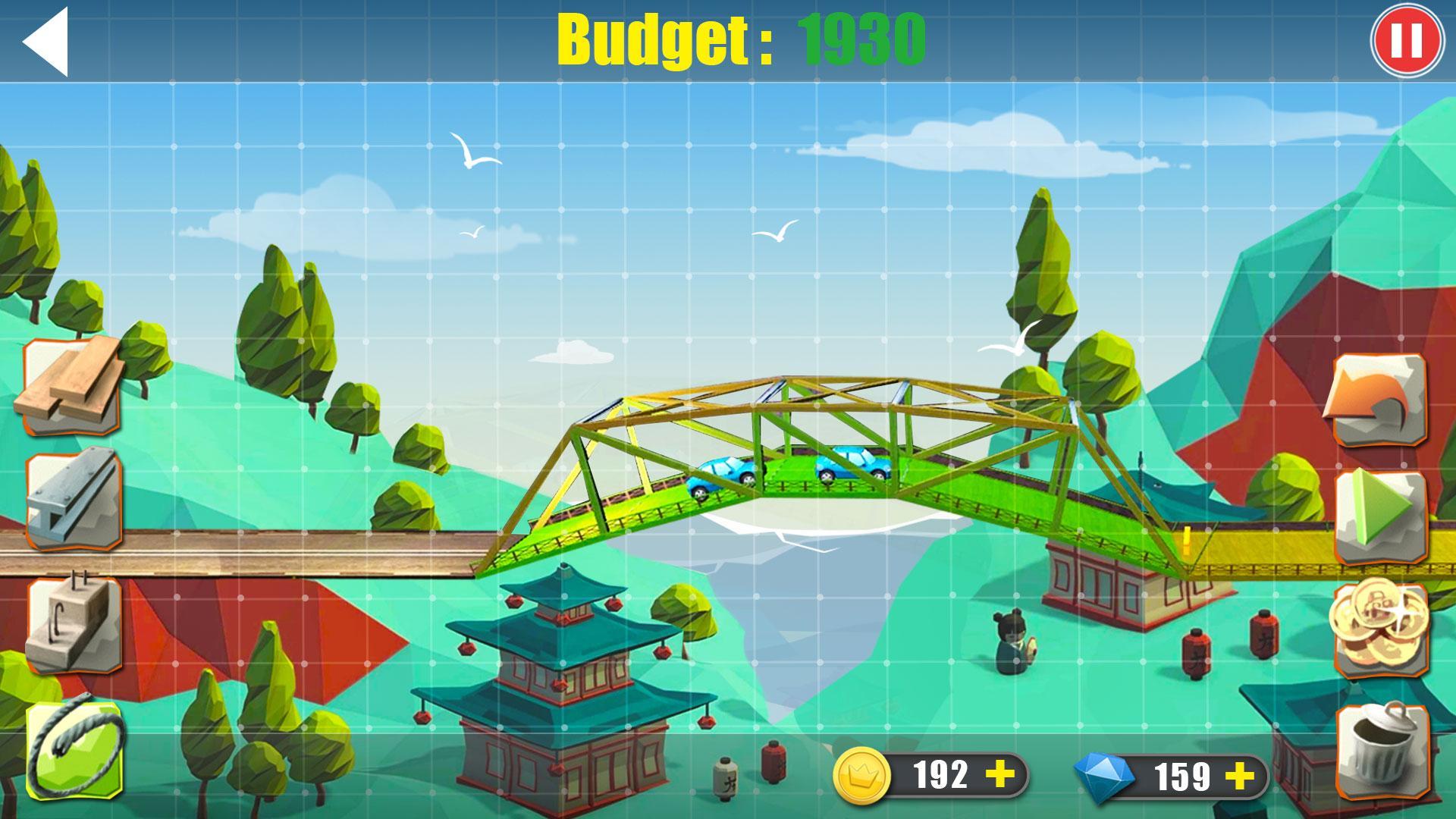Screen dimensions: 1456x819
Task: Buy more coins with the plus button
Action: (x=1002, y=772)
